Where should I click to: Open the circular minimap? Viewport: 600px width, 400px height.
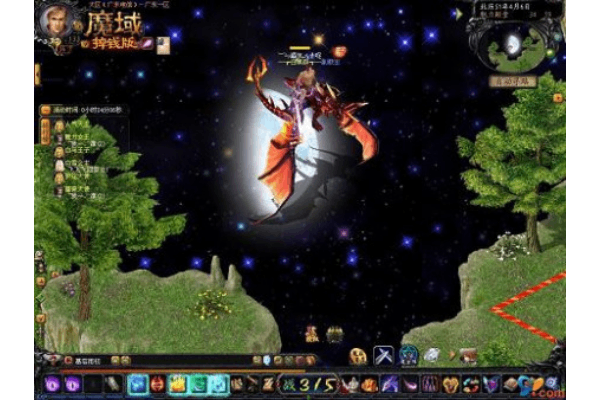[514, 44]
